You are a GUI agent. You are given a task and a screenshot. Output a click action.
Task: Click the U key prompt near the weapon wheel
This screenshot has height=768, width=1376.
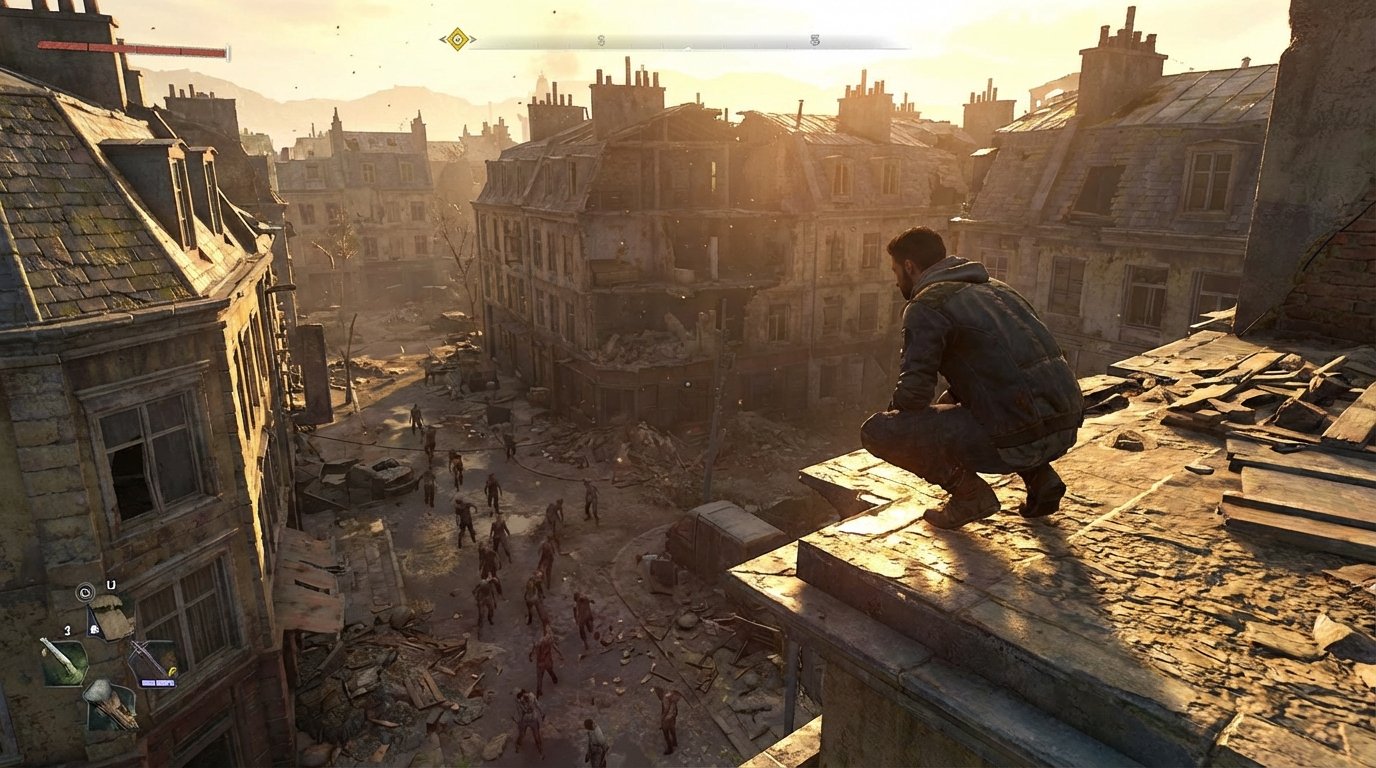click(x=110, y=584)
